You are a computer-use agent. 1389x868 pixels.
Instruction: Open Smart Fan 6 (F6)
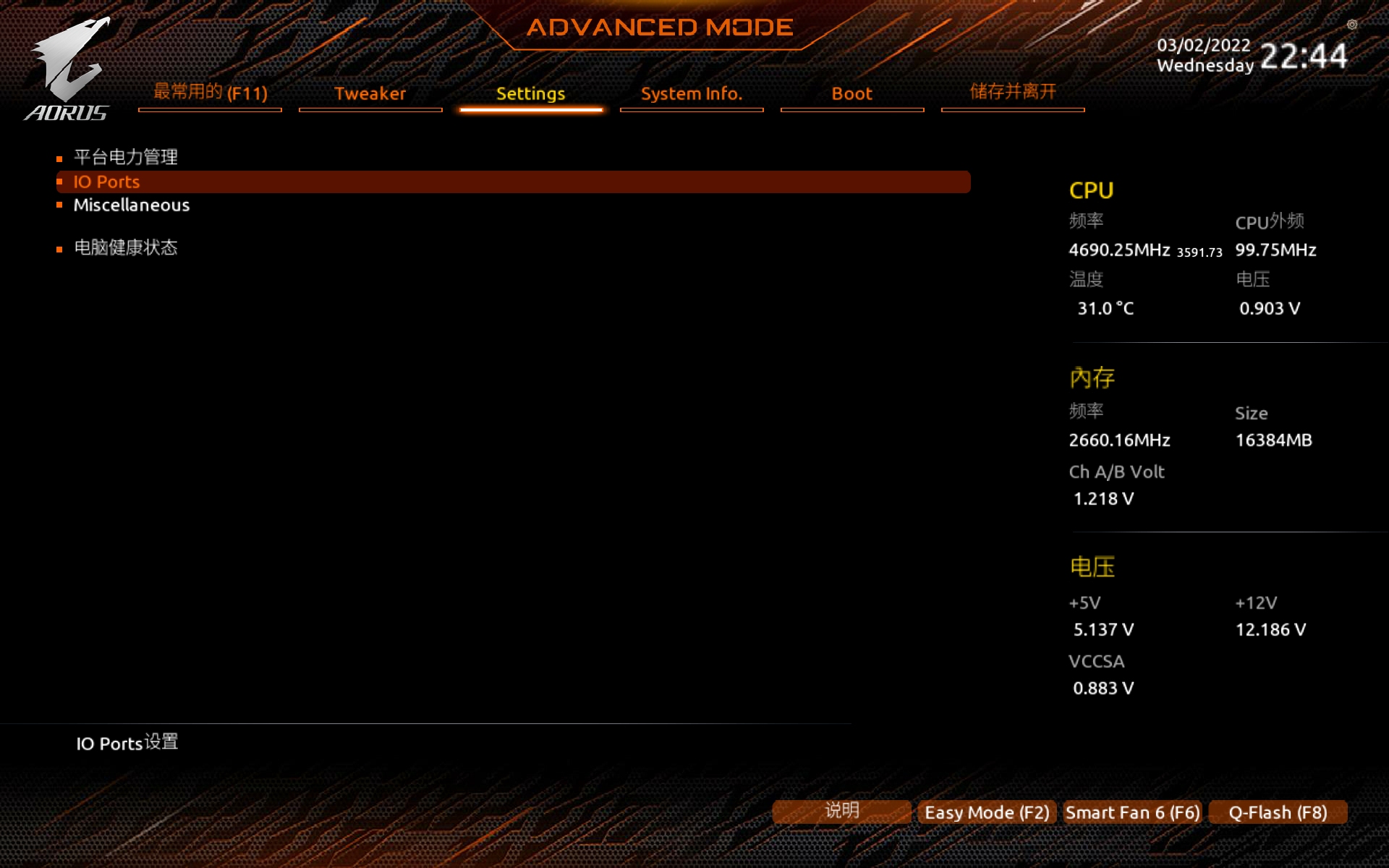click(x=1132, y=812)
